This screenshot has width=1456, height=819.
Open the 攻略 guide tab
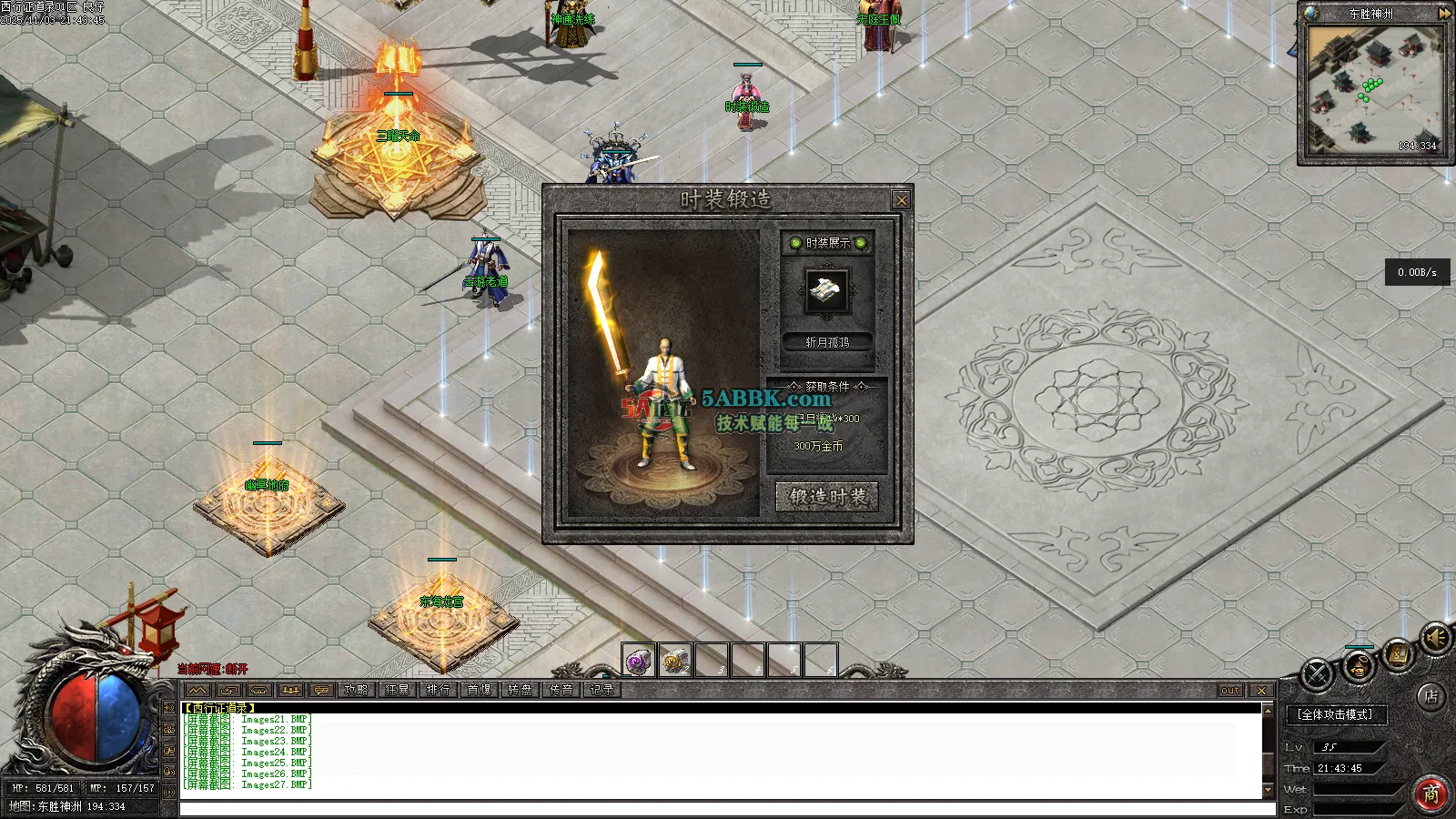pos(357,691)
